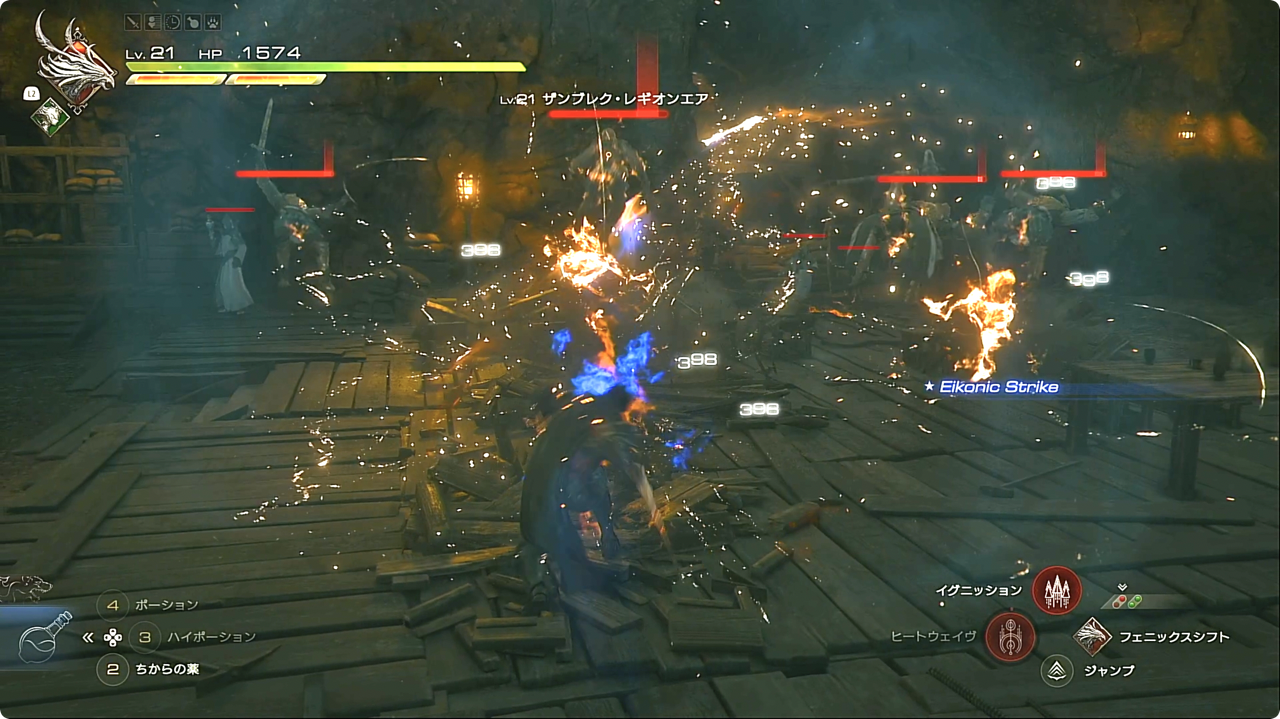Trigger the フェニックスシフト Eikon feat
1280x719 pixels.
1093,637
